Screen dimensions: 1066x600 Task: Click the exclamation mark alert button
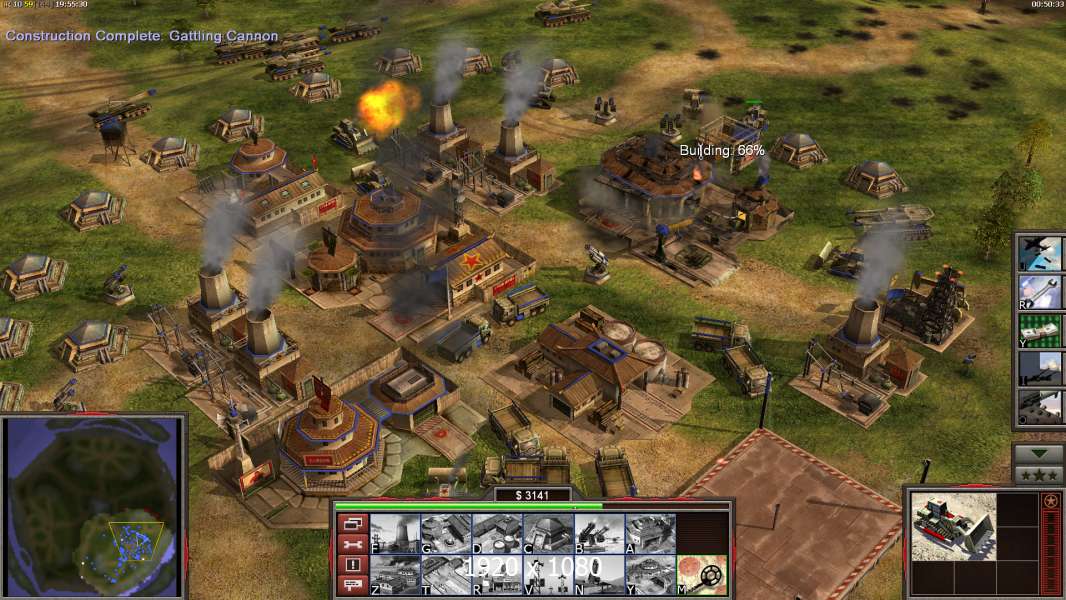click(x=351, y=565)
